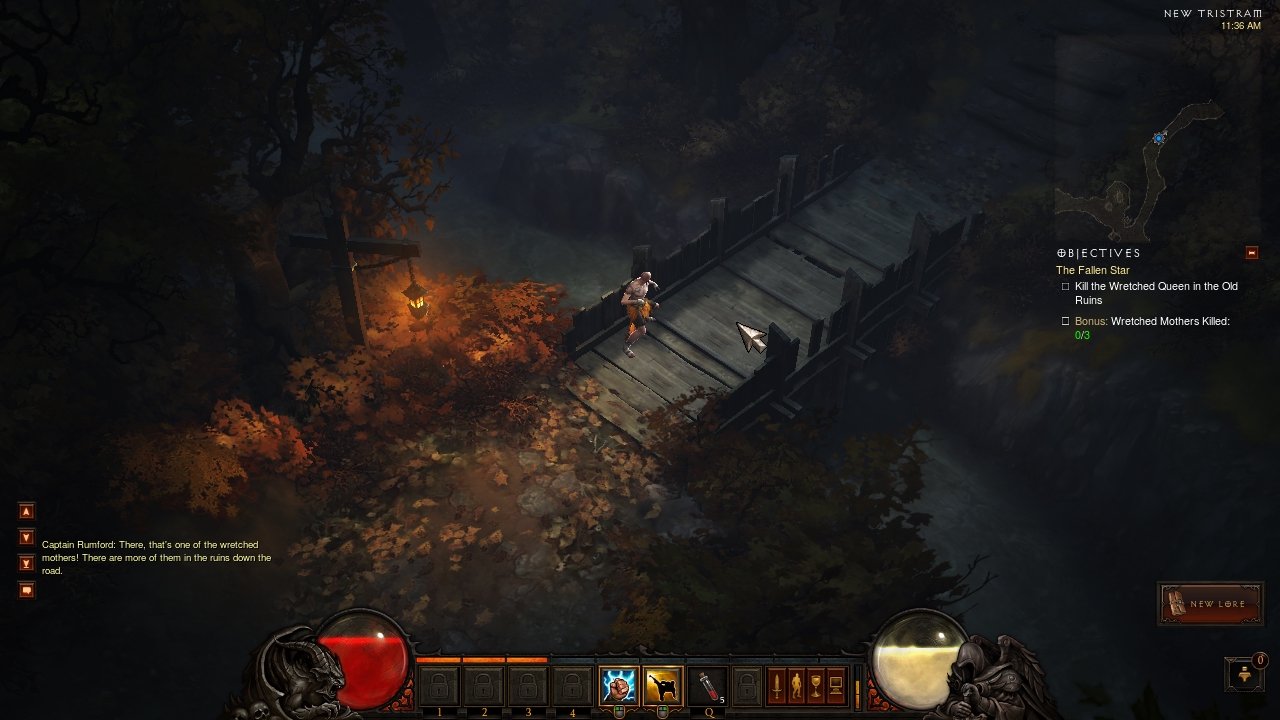The height and width of the screenshot is (720, 1280).
Task: Select The Fallen Star quest title
Action: click(x=1092, y=270)
